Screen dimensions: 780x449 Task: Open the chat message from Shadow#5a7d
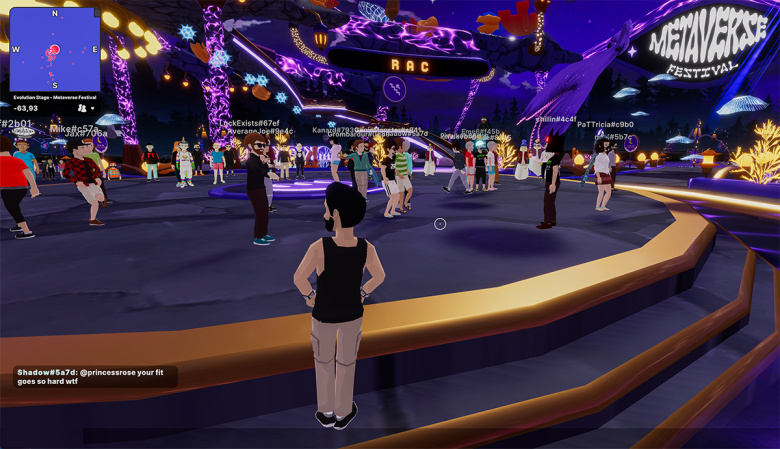95,377
